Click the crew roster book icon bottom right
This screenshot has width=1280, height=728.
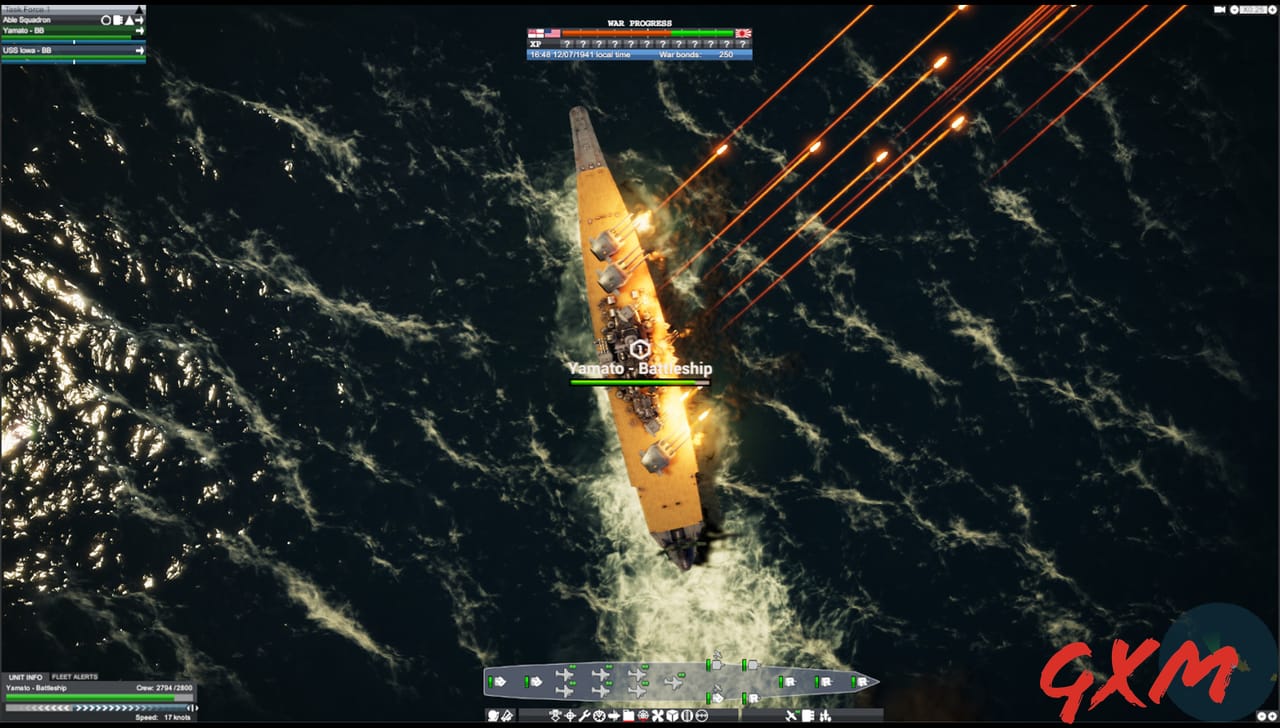click(808, 715)
